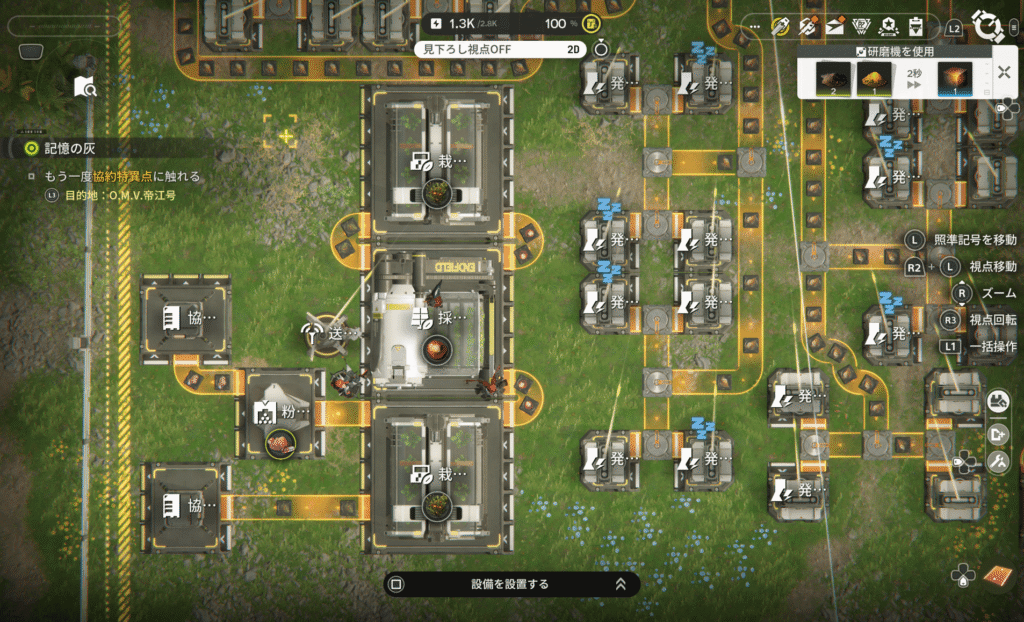This screenshot has height=622, width=1024.
Task: Click the document-plus copy button
Action: [x=997, y=433]
